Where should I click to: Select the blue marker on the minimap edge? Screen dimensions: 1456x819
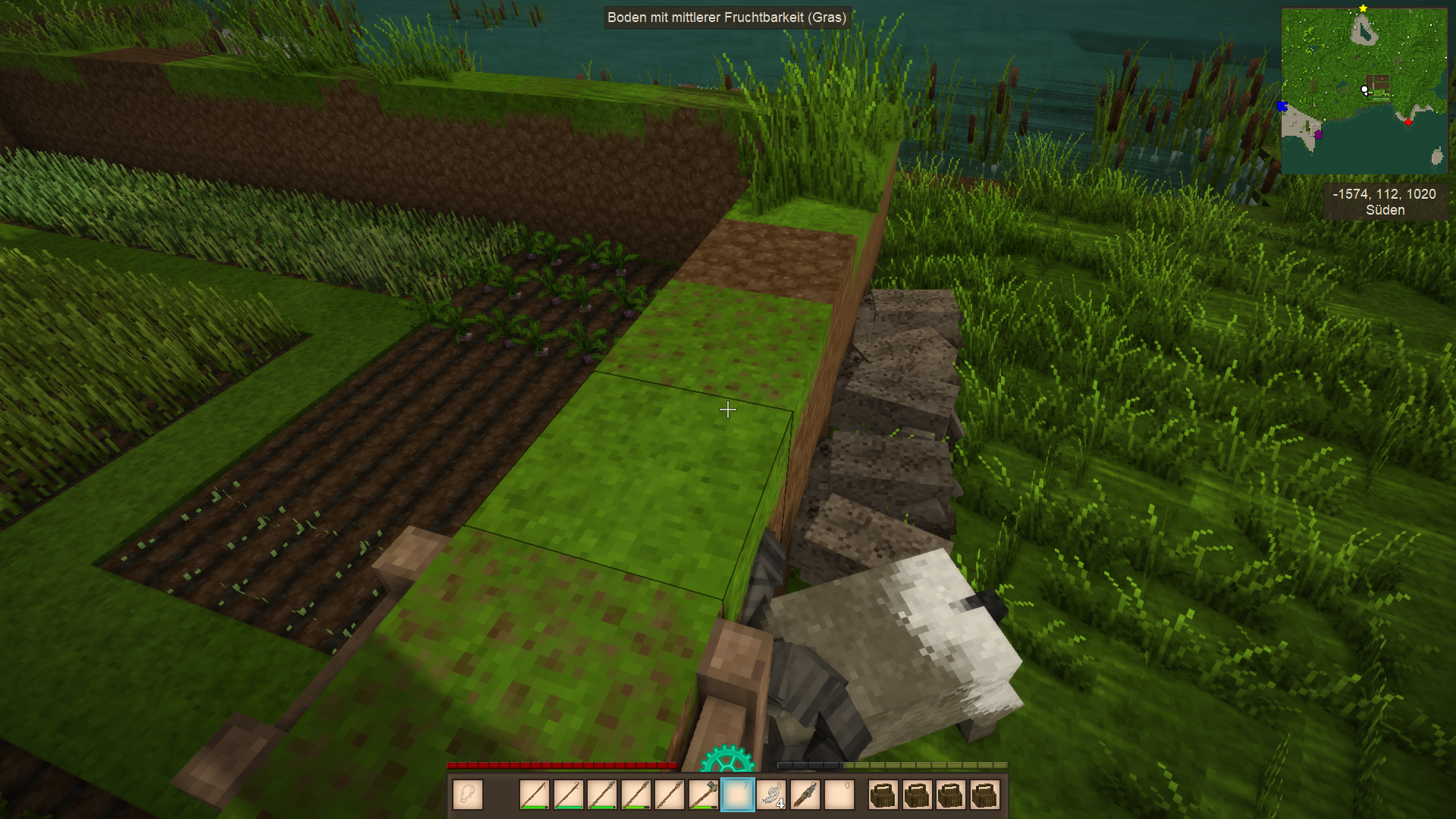coord(1283,106)
